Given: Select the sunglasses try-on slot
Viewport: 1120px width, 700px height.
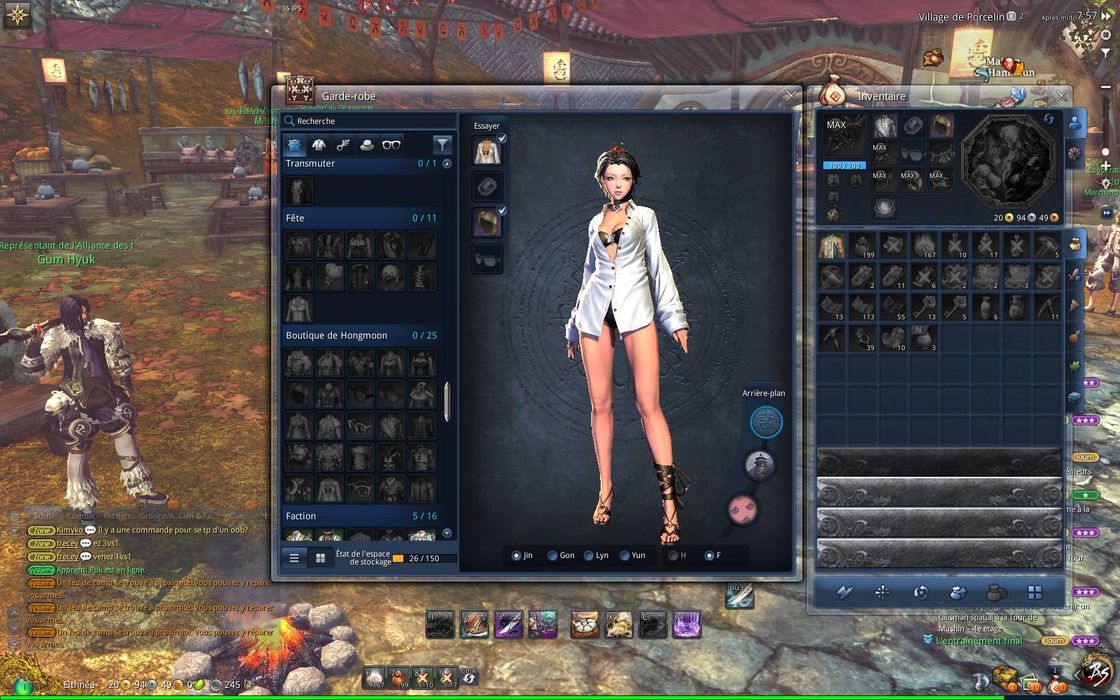Looking at the screenshot, I should 487,258.
